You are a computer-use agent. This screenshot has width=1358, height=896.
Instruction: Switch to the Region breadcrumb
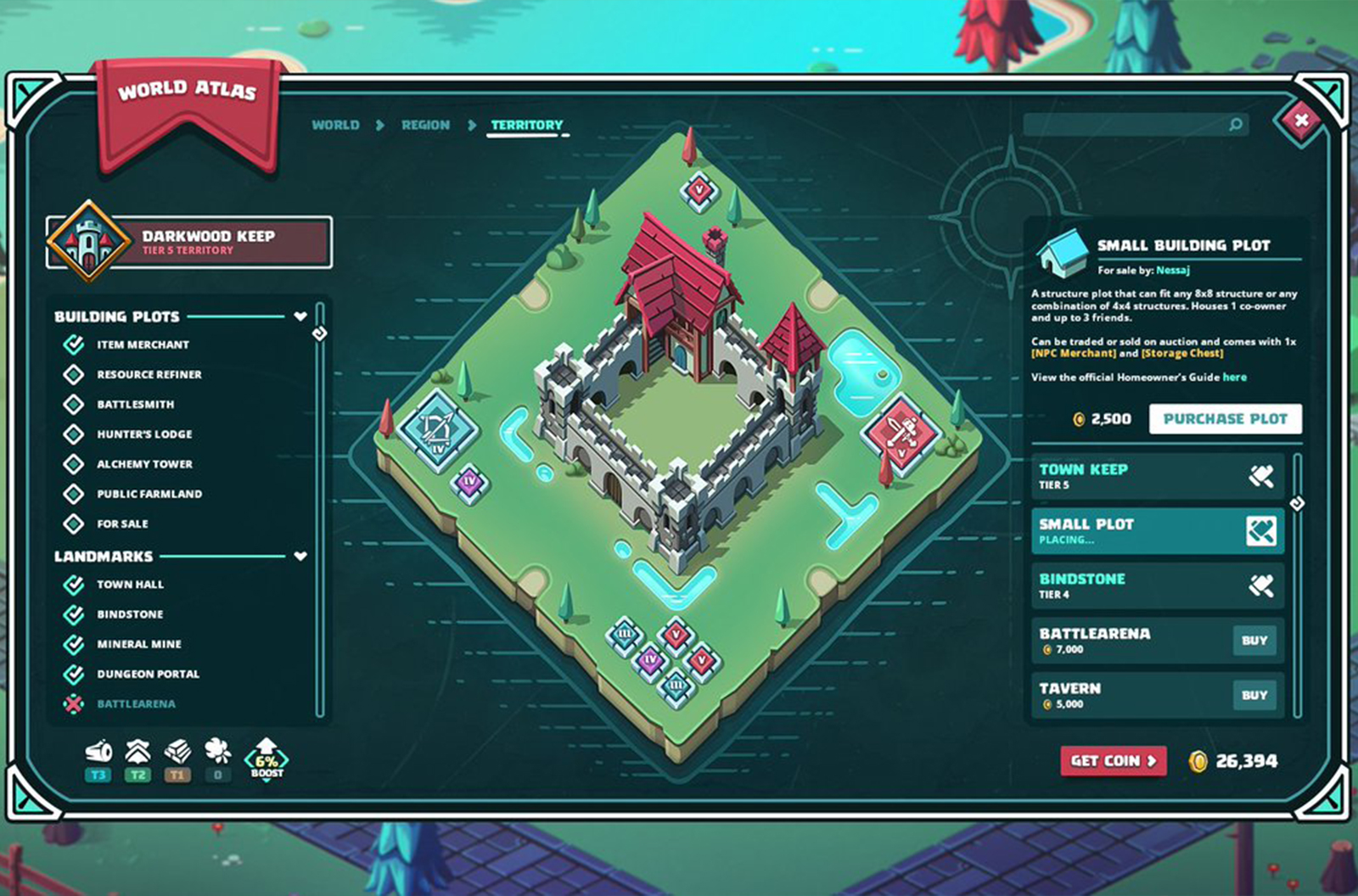pos(425,125)
